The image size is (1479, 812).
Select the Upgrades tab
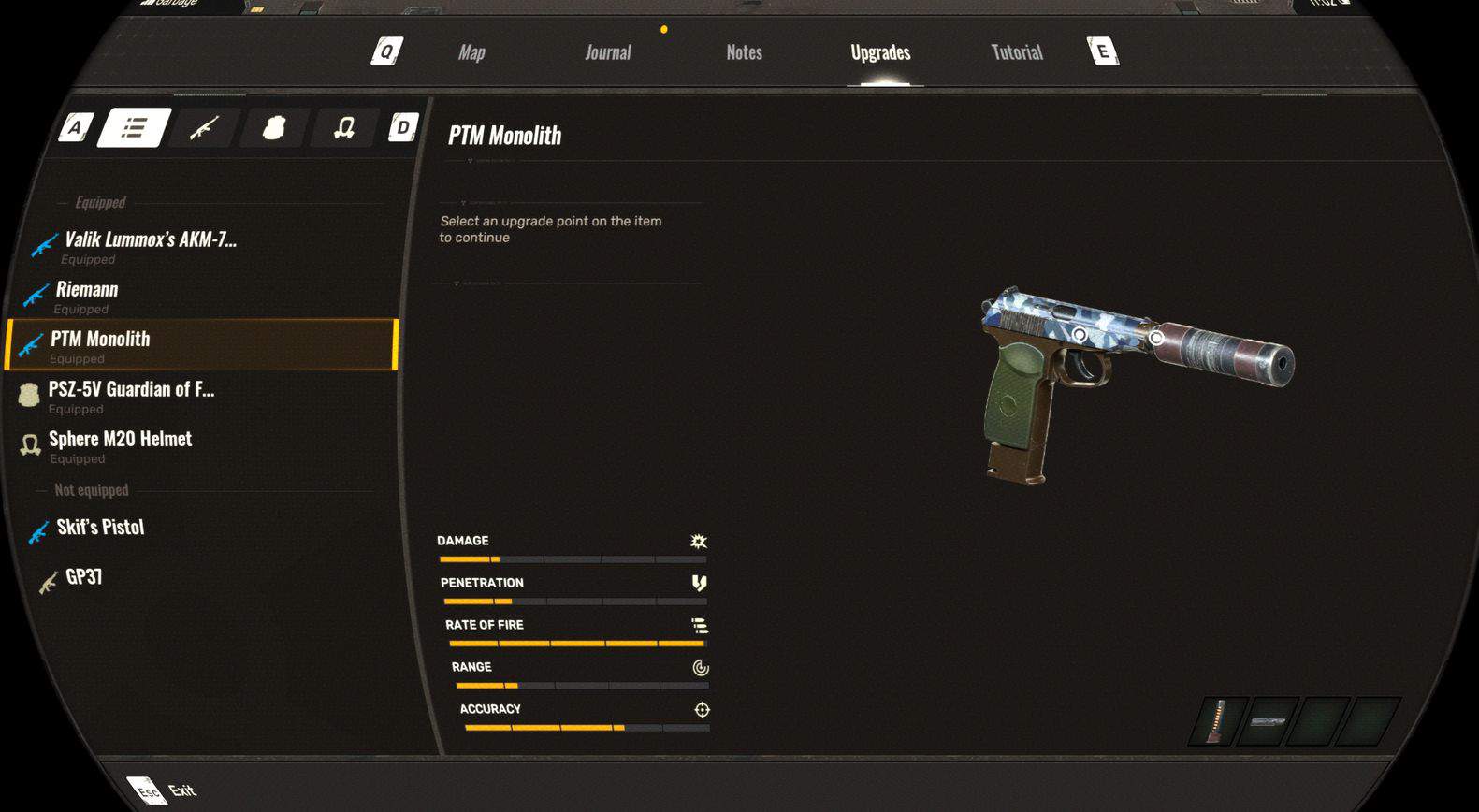(x=880, y=52)
